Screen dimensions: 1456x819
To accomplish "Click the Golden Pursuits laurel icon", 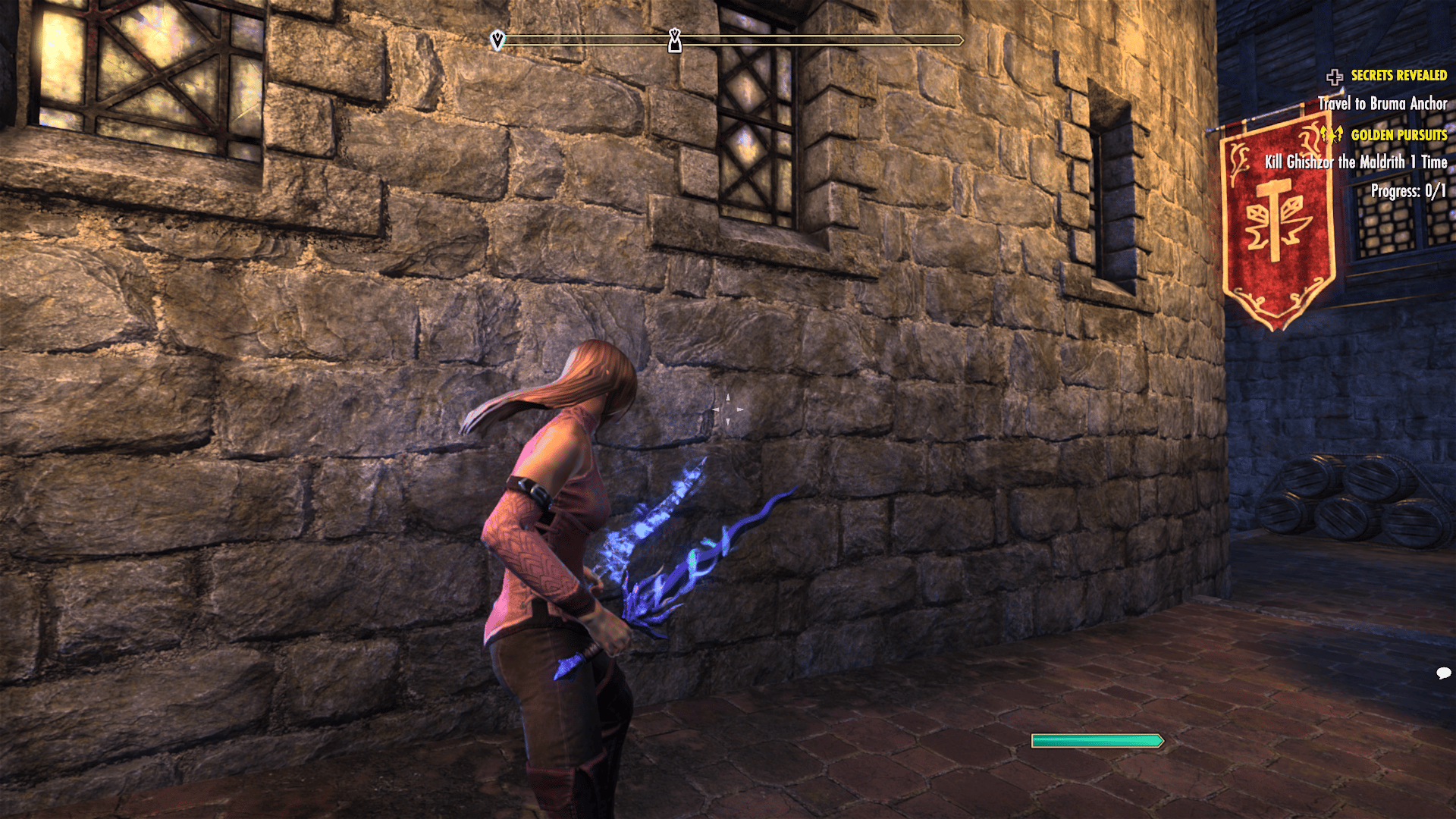I will click(x=1331, y=135).
